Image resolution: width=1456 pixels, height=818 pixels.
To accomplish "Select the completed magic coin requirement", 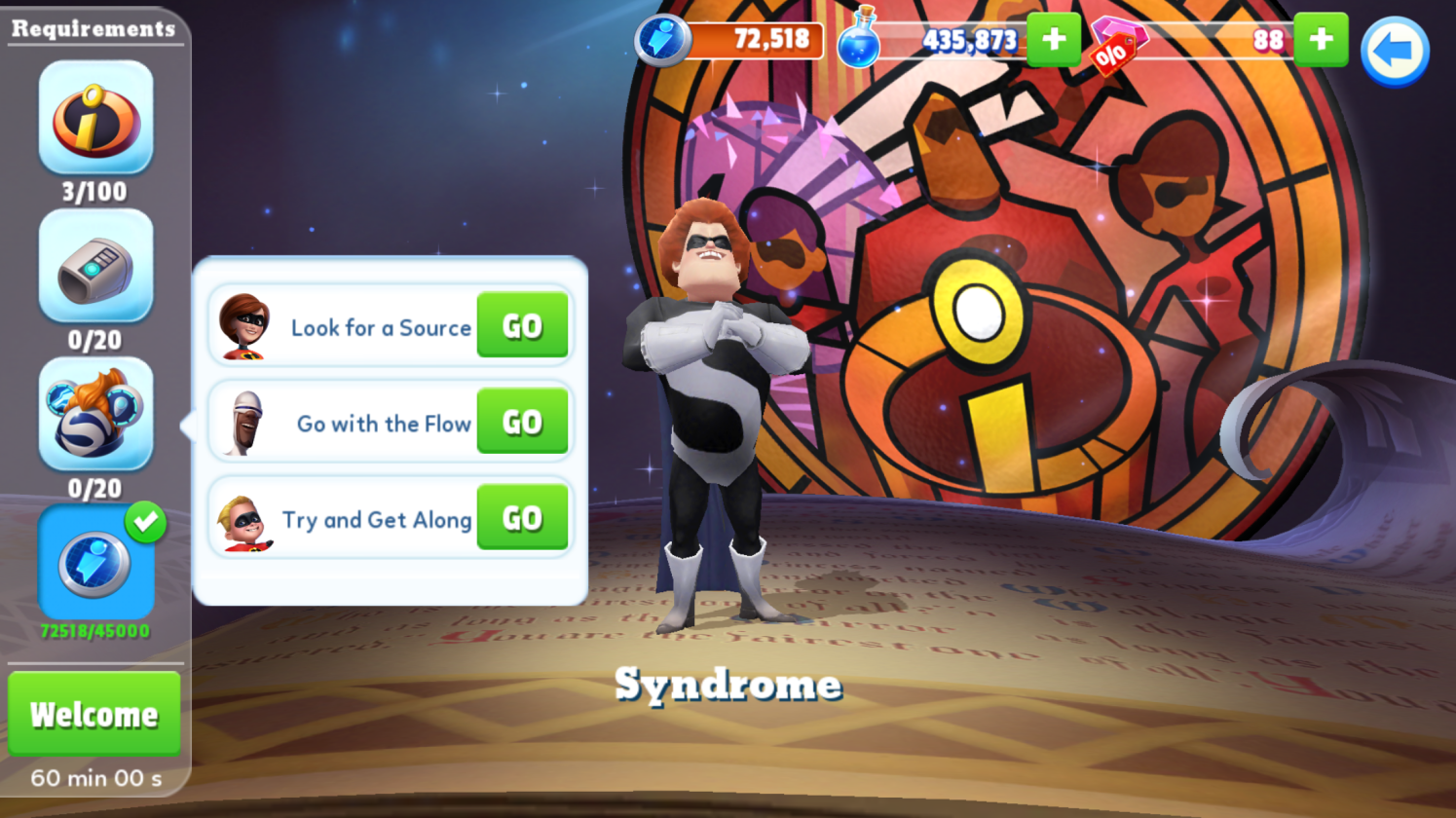I will tap(95, 563).
